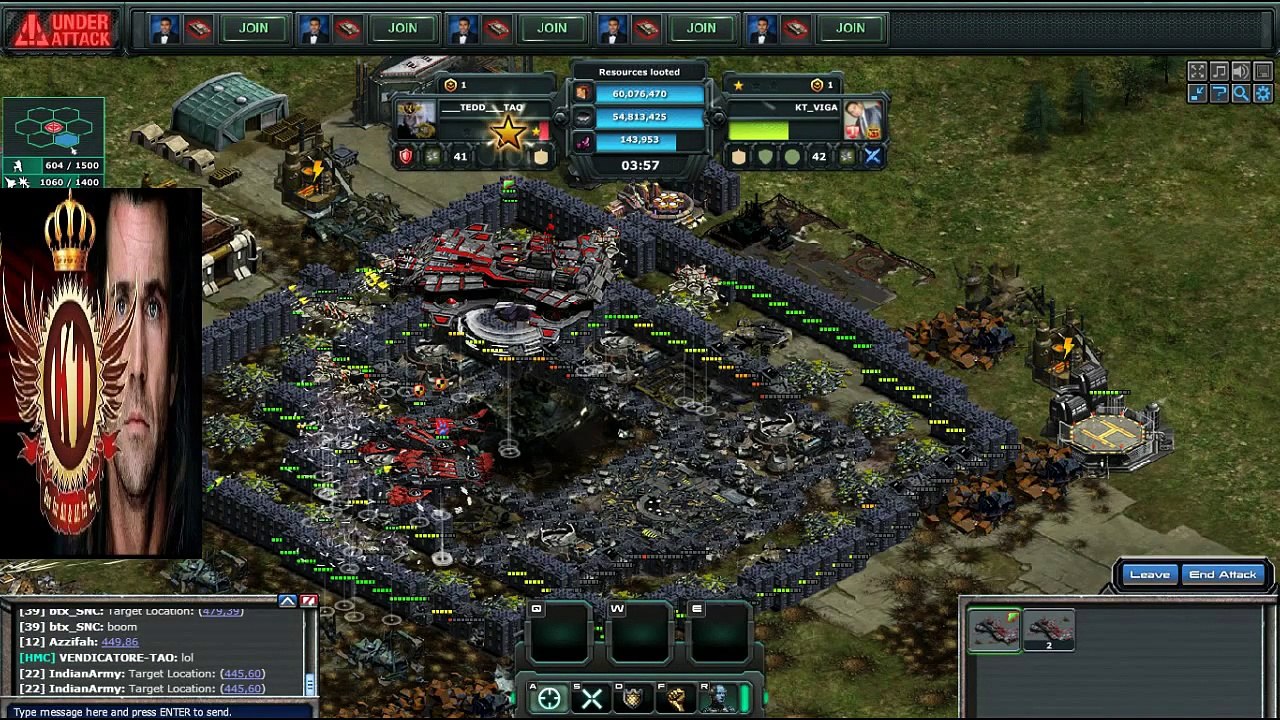The image size is (1280, 720).
Task: Select the crossed-lines stop command
Action: pos(591,699)
